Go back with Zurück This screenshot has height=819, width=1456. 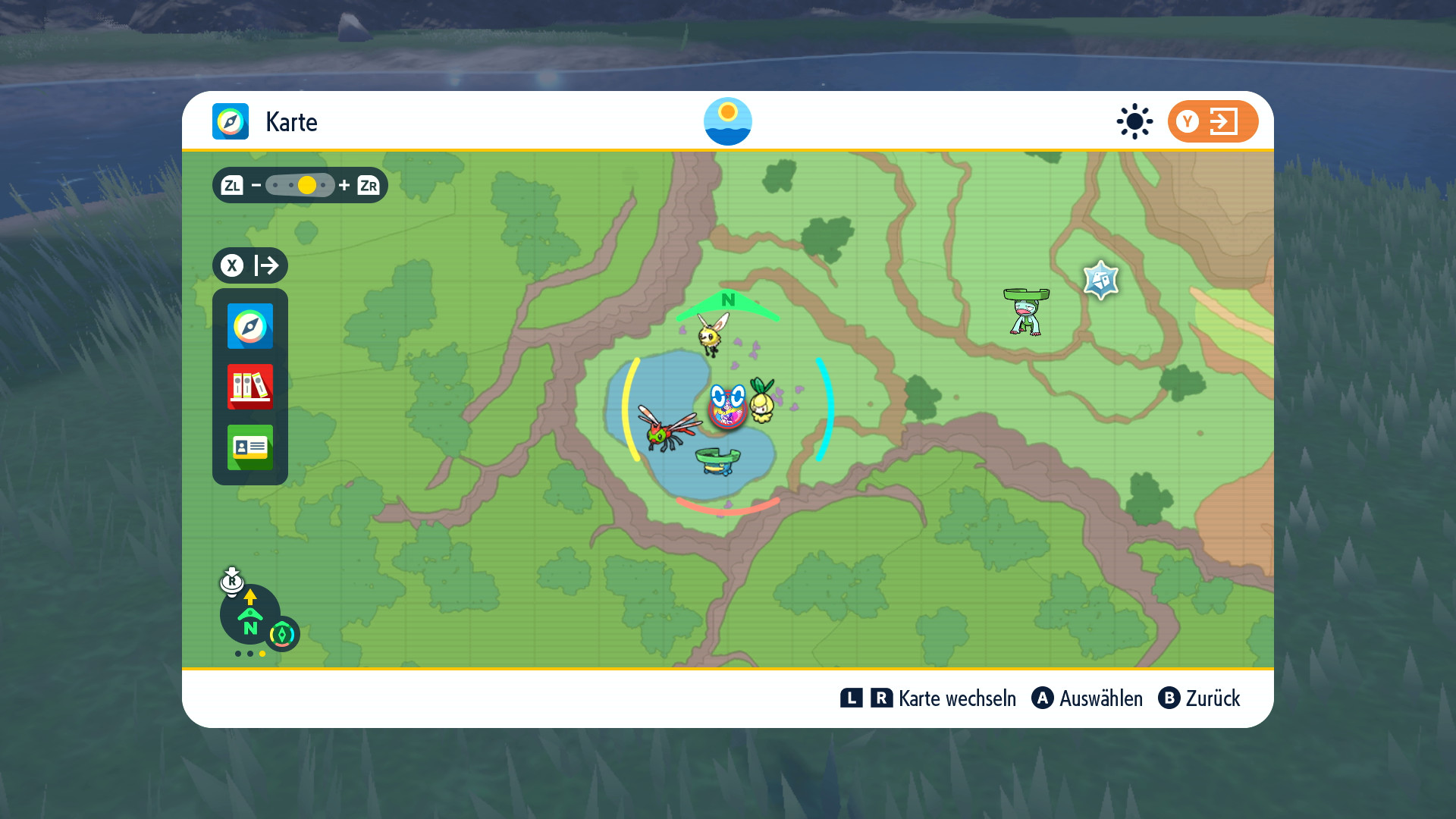[1212, 698]
